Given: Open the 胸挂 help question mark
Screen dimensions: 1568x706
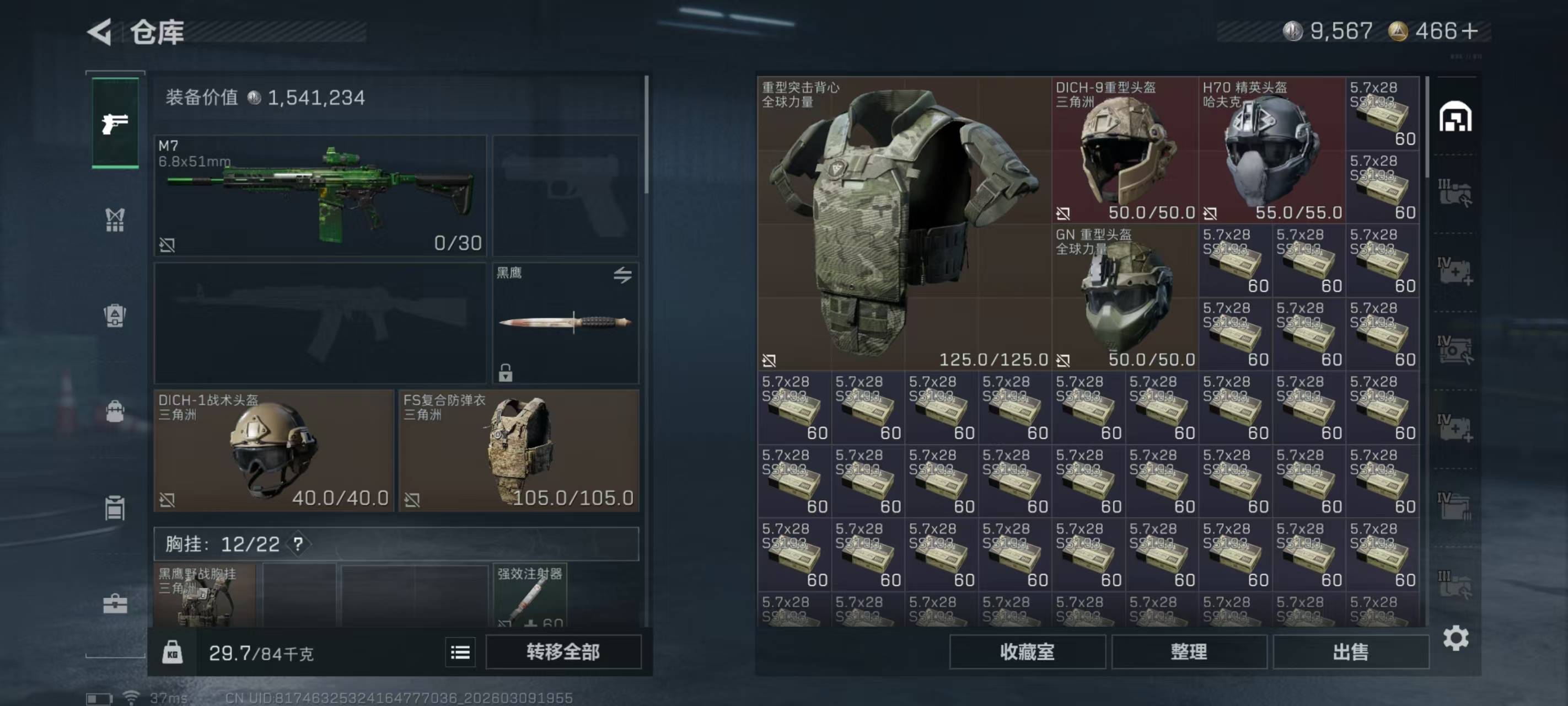Looking at the screenshot, I should 298,543.
